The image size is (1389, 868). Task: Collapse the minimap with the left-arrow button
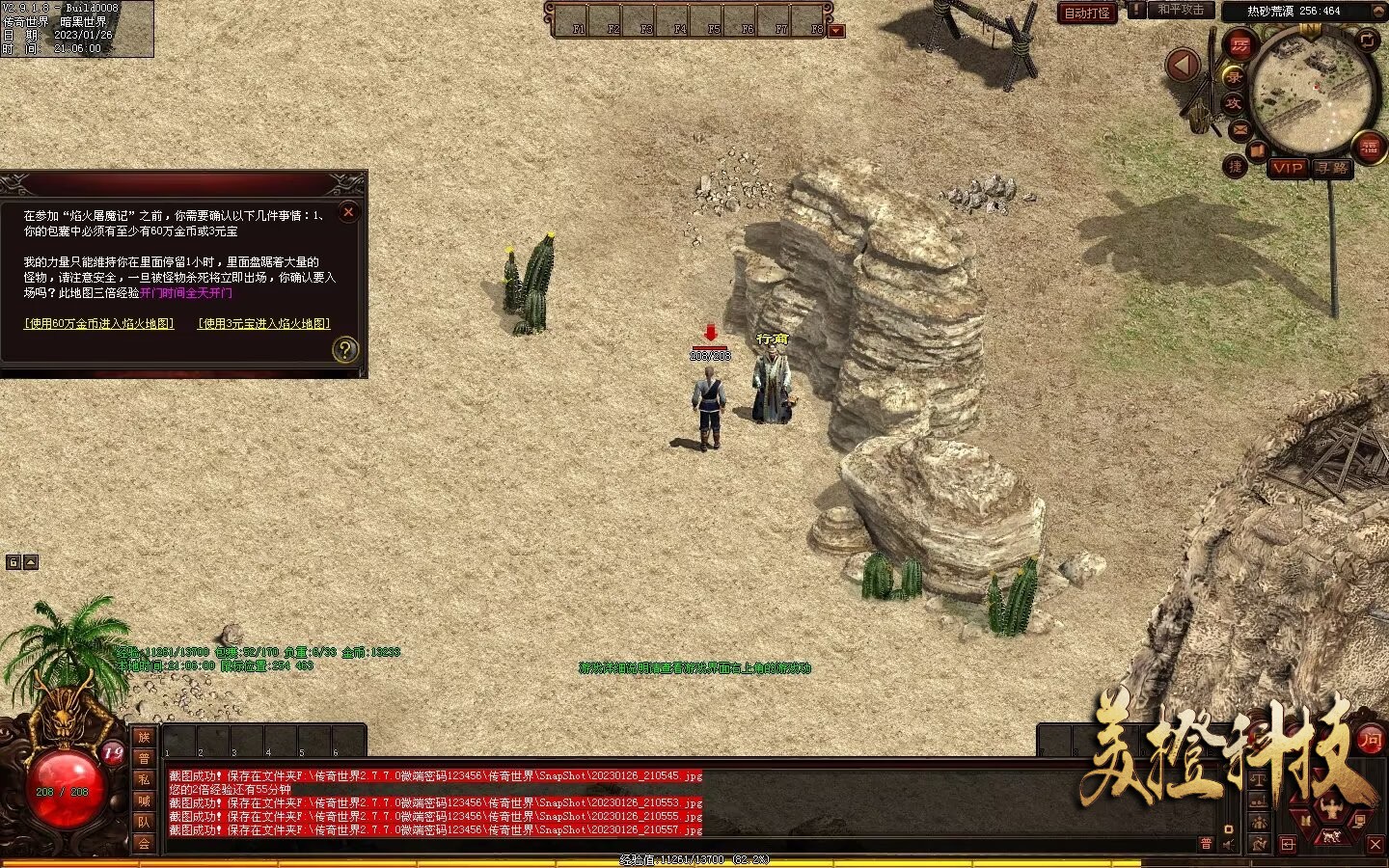(1183, 66)
